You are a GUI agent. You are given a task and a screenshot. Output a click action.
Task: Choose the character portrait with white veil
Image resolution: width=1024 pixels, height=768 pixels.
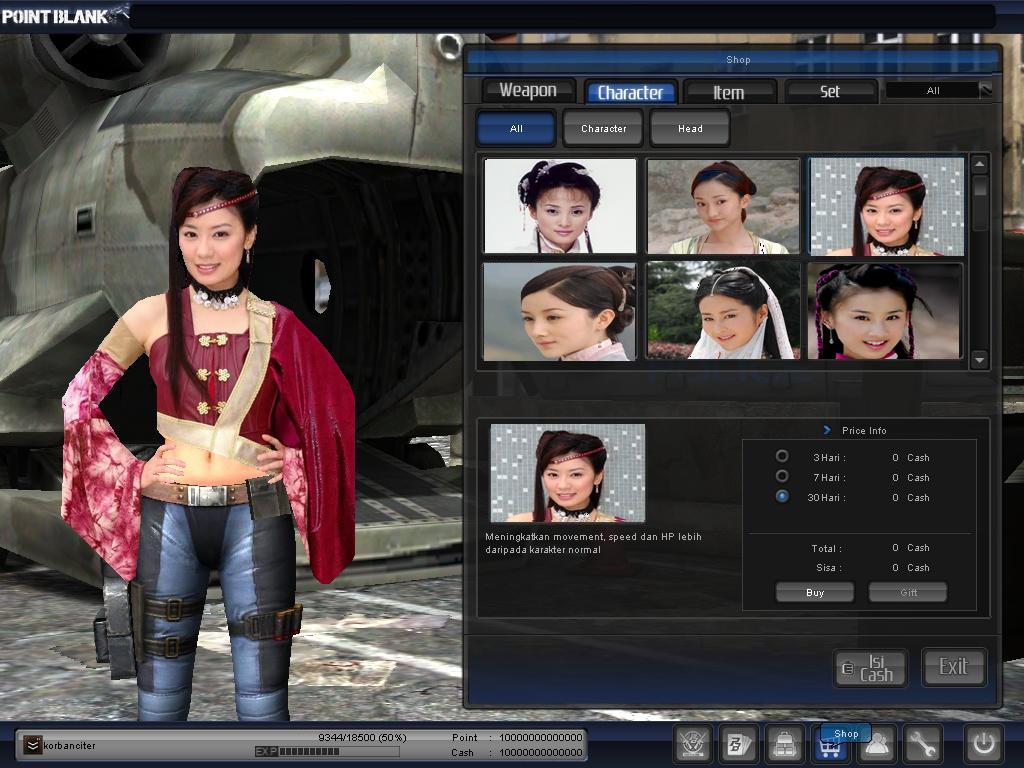tap(723, 311)
